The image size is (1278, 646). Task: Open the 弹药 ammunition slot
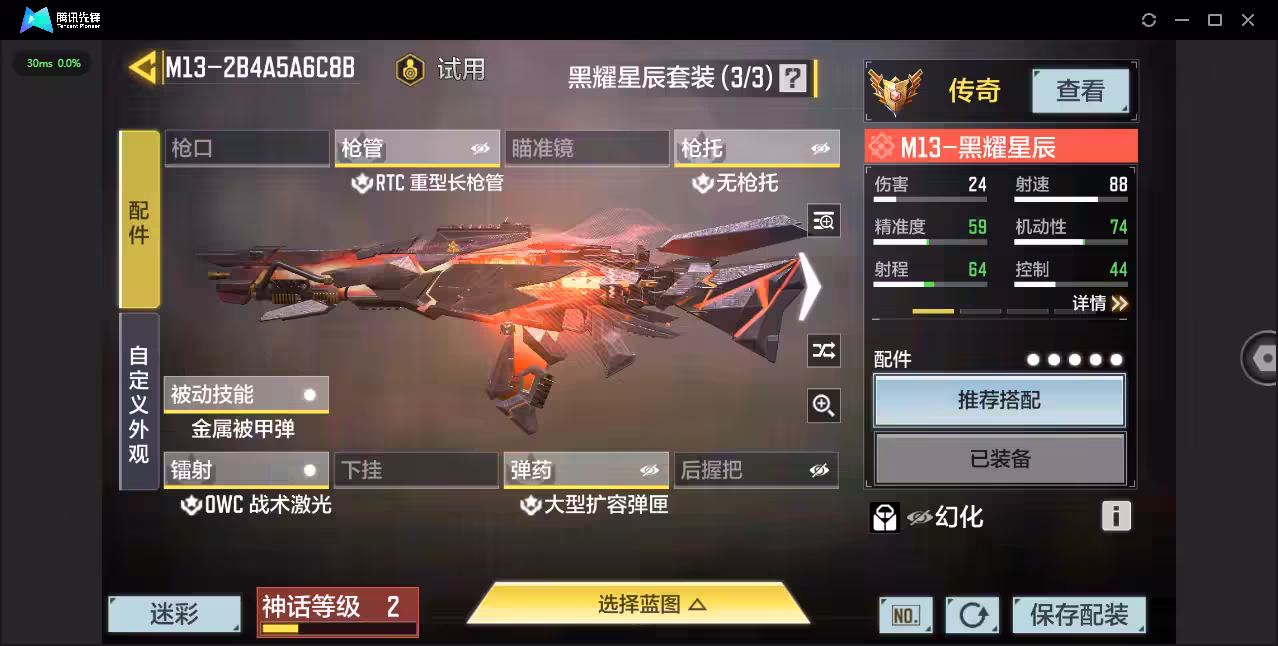coord(586,470)
